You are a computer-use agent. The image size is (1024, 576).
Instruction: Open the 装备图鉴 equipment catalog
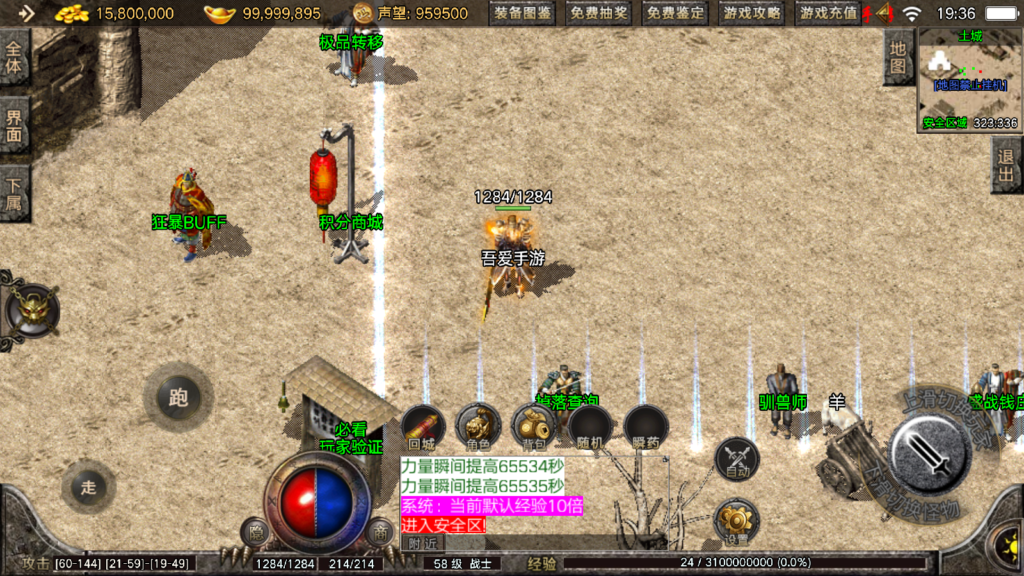[x=523, y=14]
